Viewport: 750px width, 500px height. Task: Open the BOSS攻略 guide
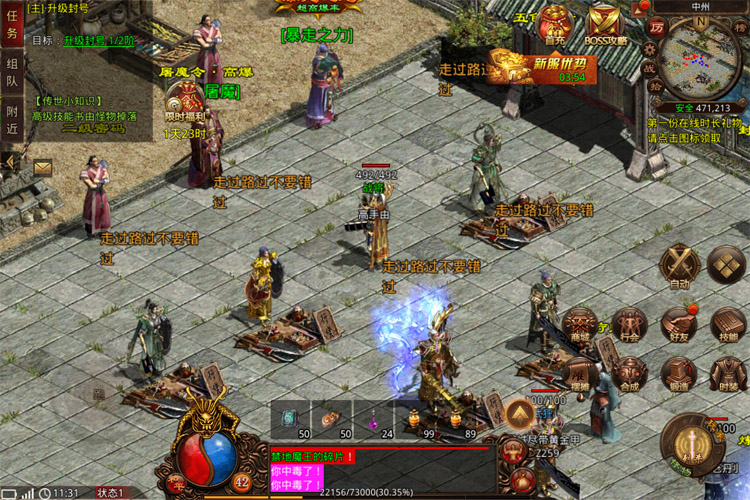602,24
